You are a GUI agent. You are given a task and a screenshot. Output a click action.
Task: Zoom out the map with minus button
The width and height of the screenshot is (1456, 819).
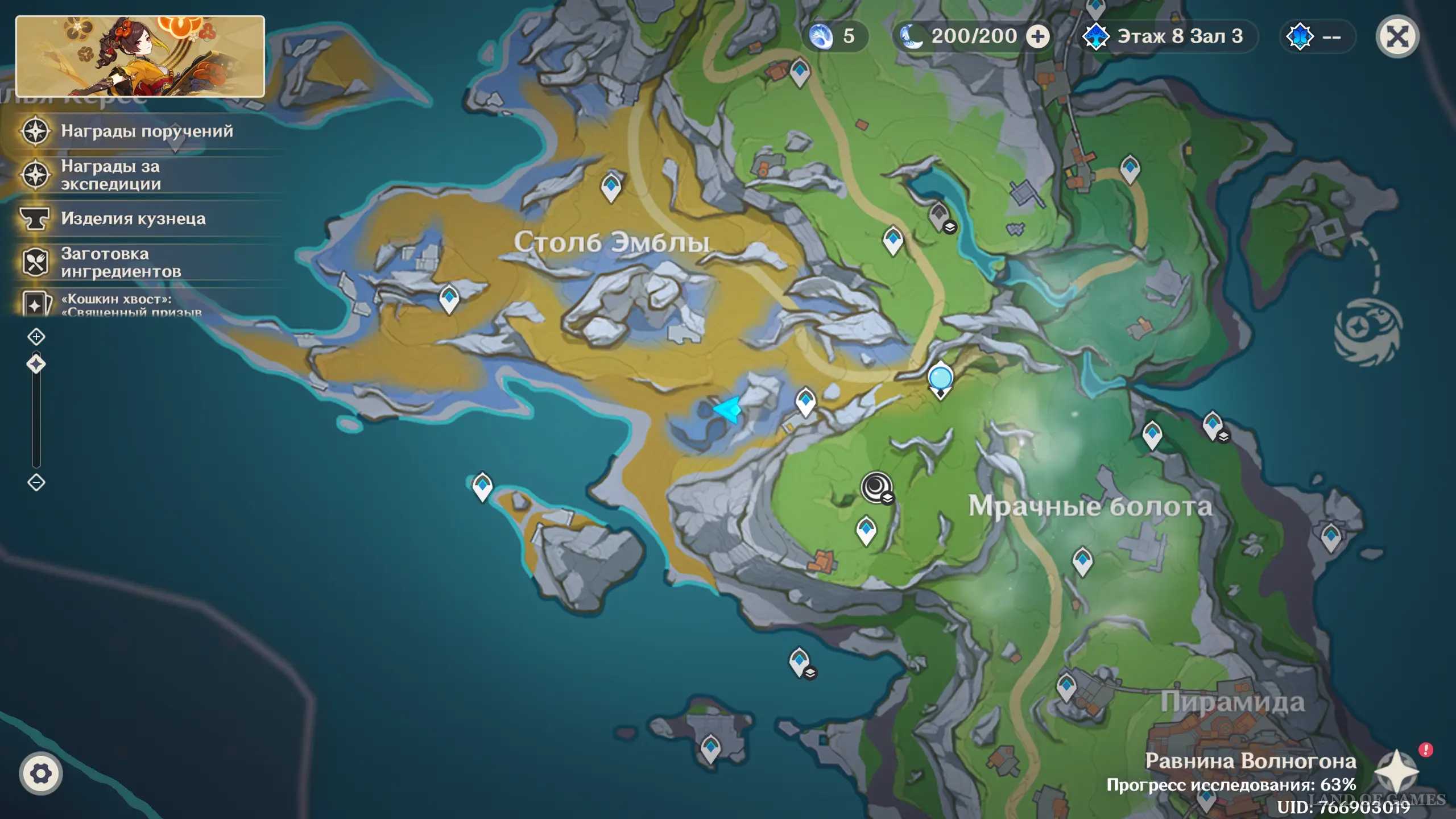pyautogui.click(x=36, y=482)
